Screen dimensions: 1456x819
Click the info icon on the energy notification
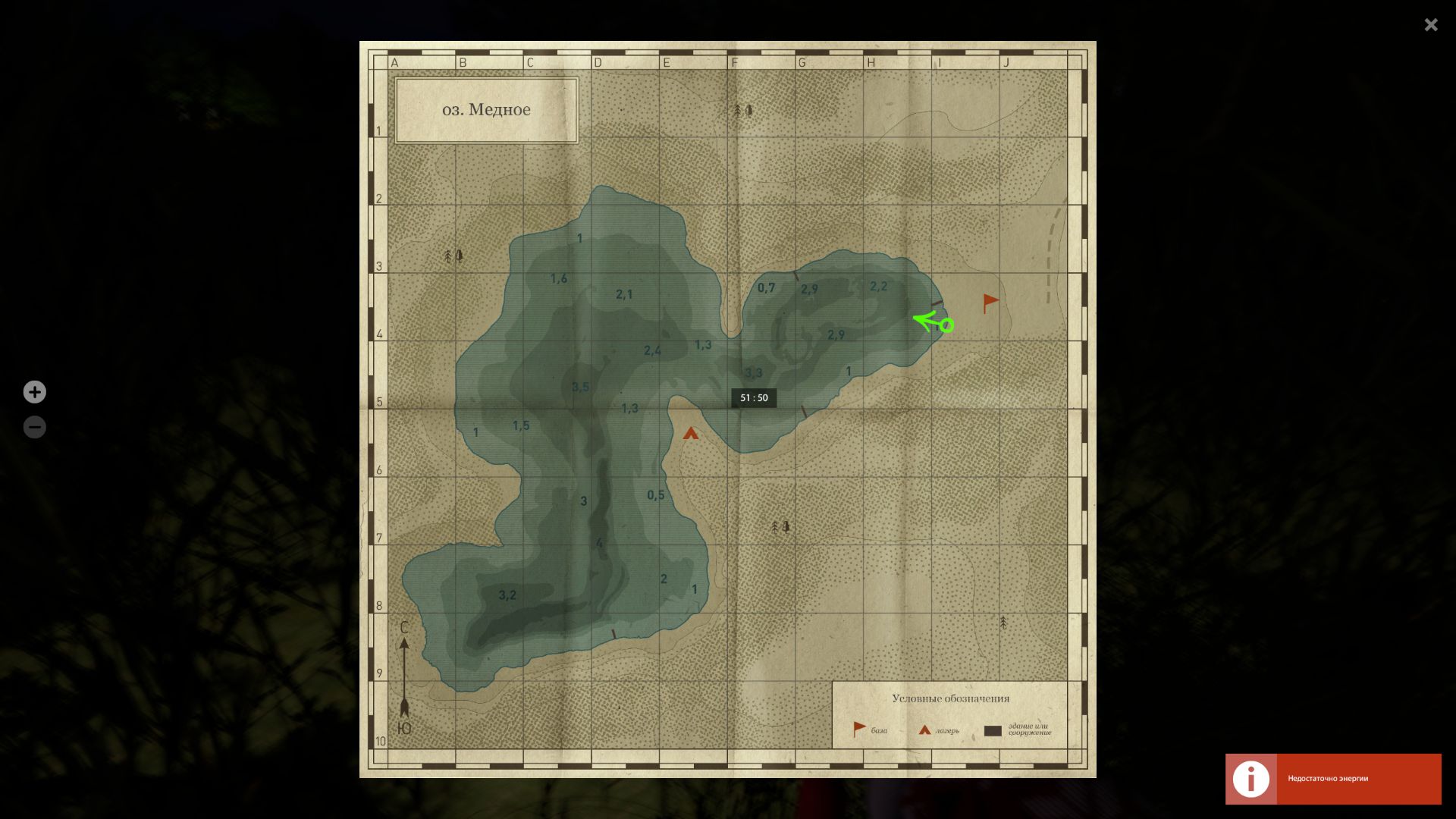click(x=1251, y=779)
